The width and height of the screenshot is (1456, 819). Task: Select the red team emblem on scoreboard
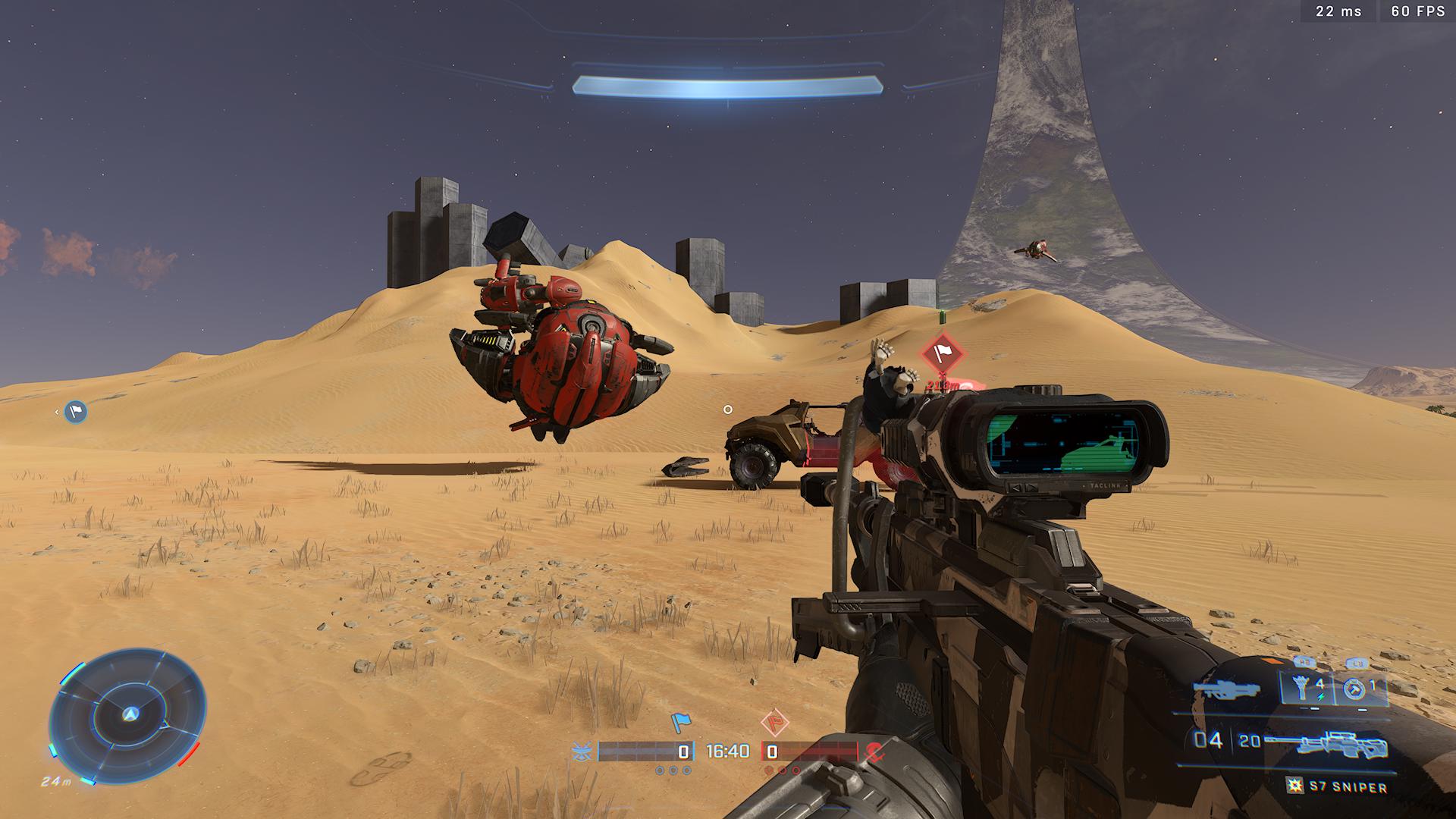pos(874,752)
